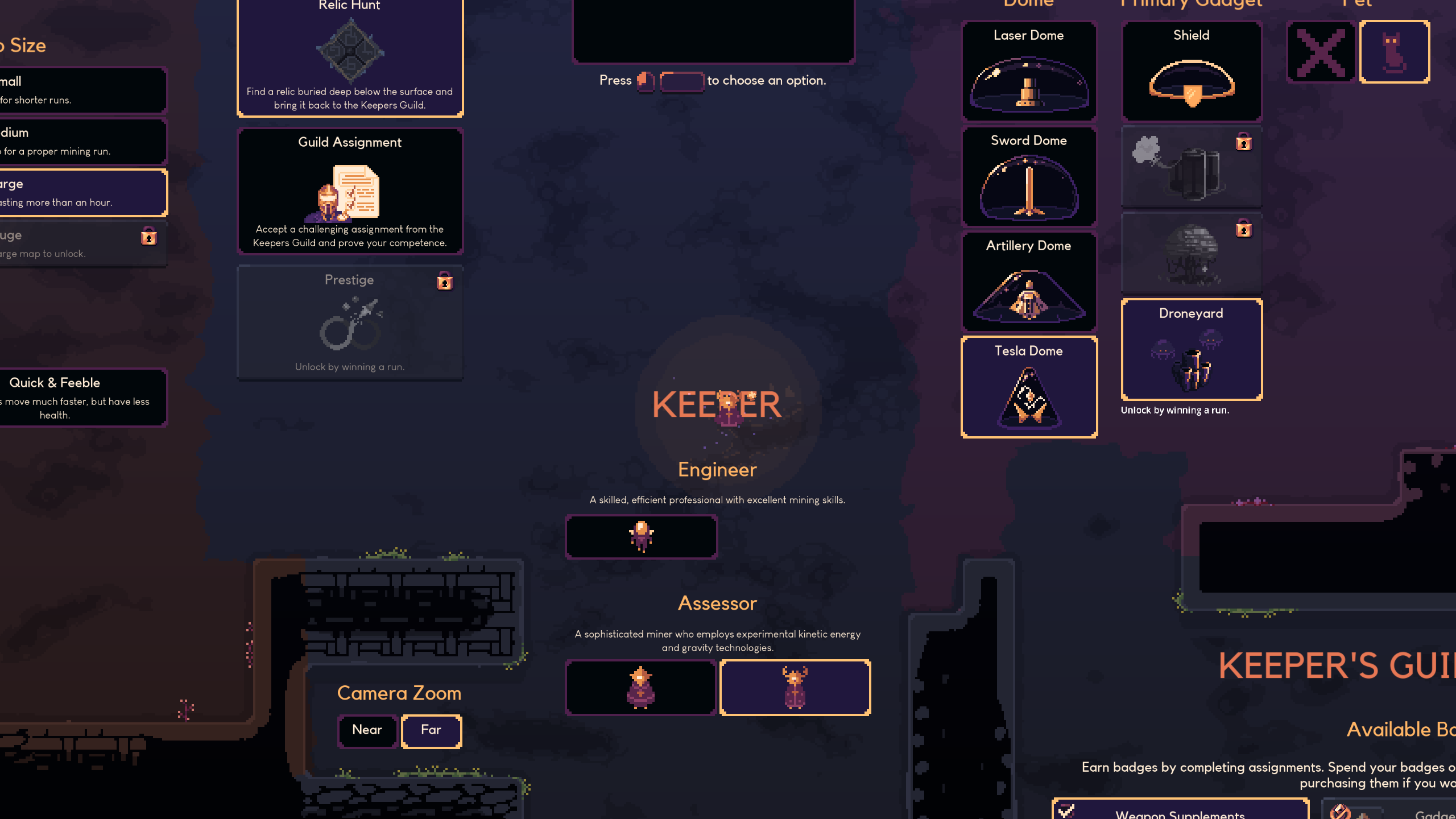Screen dimensions: 1456x819
Task: Choose the Artillery Dome
Action: pos(1029,282)
